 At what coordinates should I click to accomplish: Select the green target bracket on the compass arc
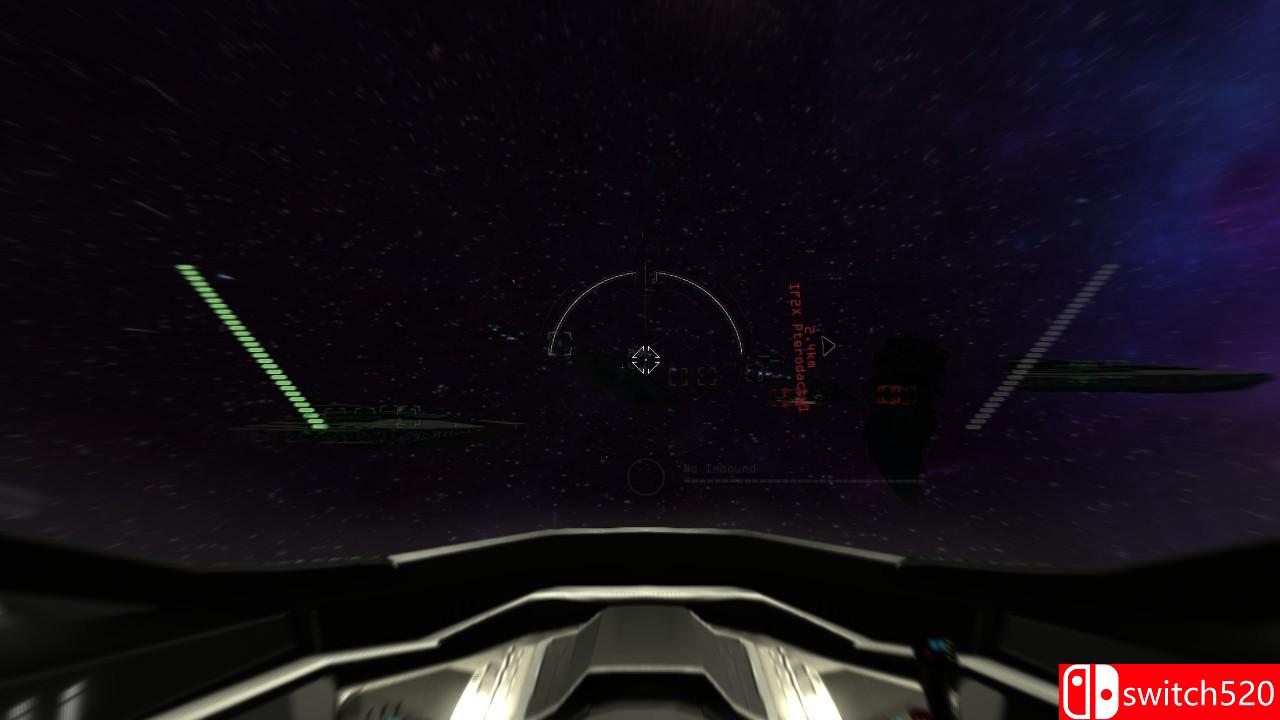pyautogui.click(x=558, y=345)
